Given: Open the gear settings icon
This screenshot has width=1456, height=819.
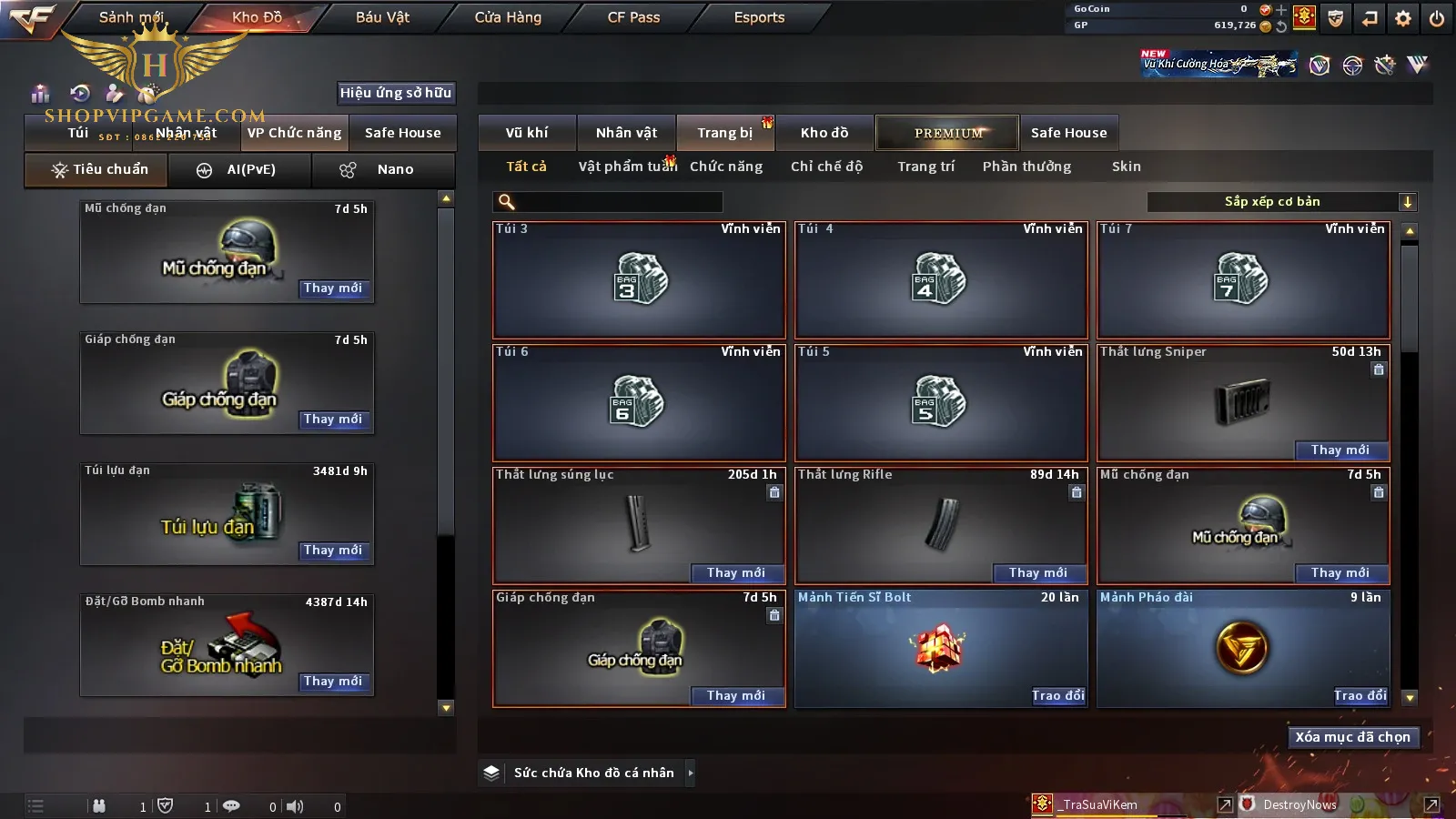Looking at the screenshot, I should [x=1403, y=18].
